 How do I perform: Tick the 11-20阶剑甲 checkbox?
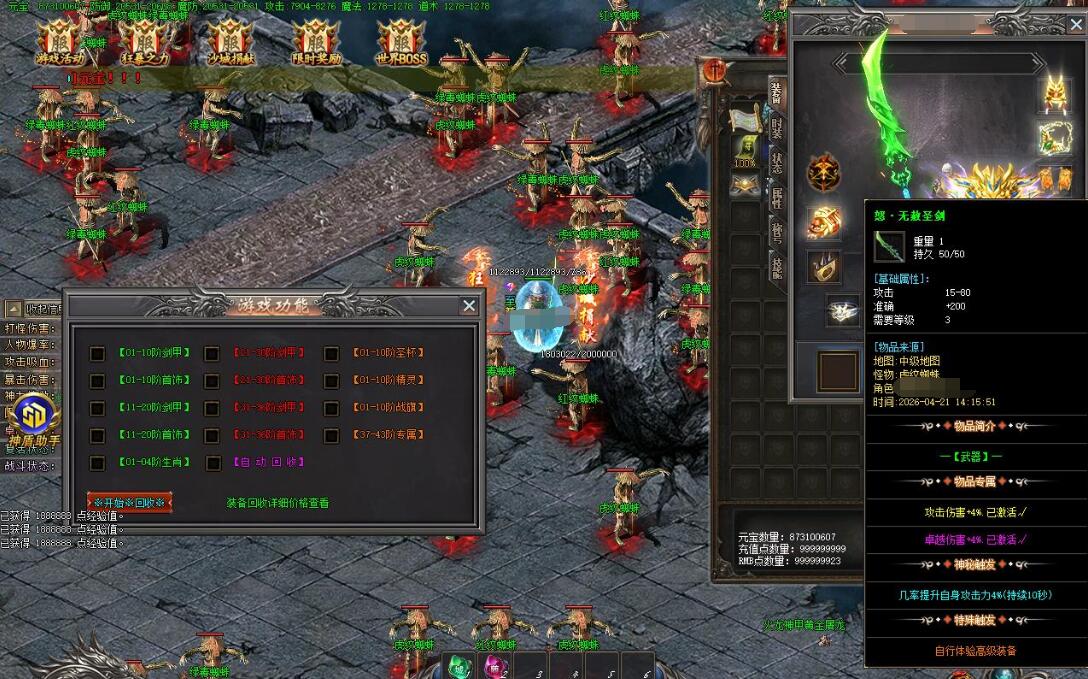(x=97, y=408)
